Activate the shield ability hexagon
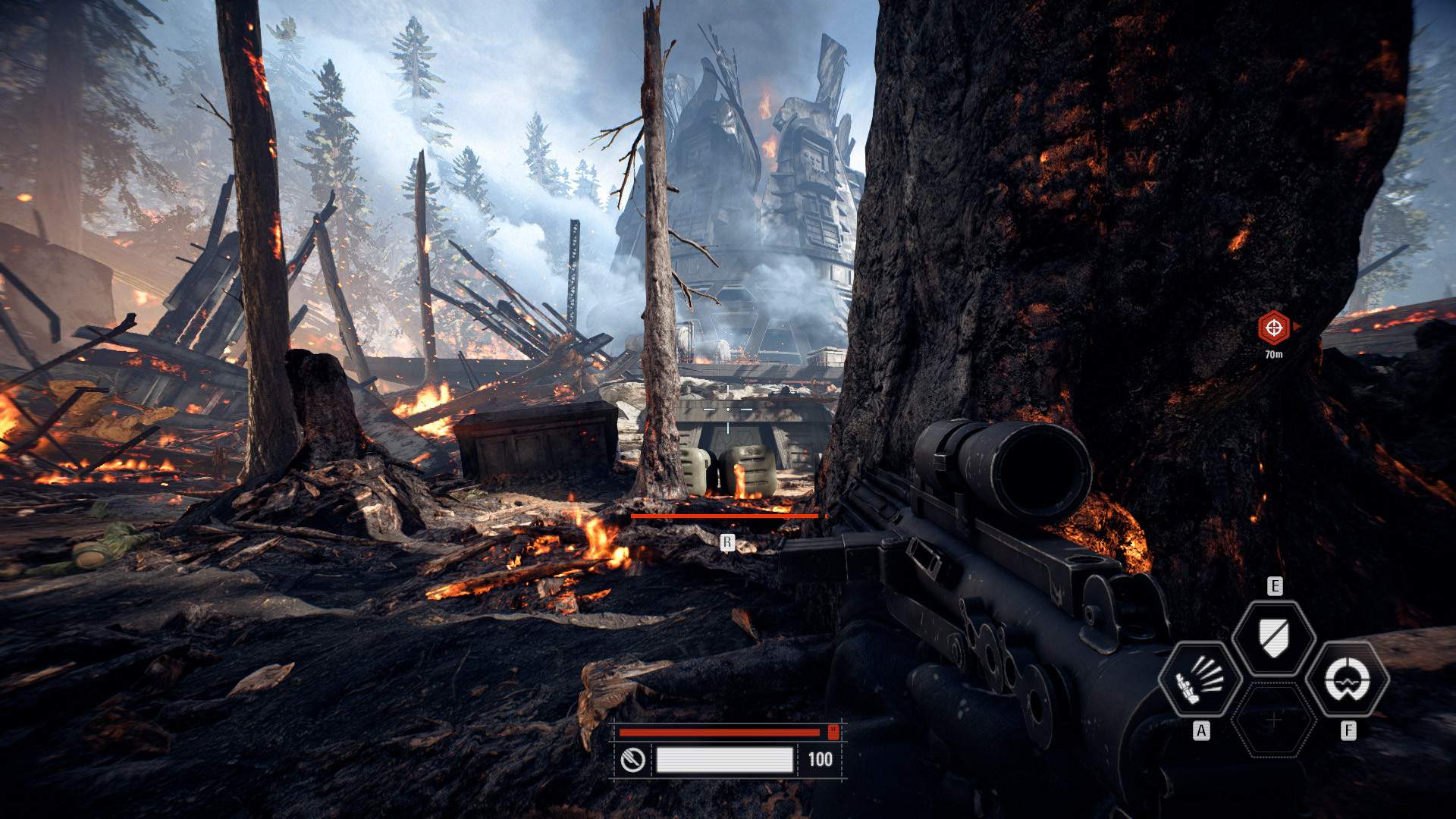Screen dimensions: 1456x819 tap(1274, 637)
